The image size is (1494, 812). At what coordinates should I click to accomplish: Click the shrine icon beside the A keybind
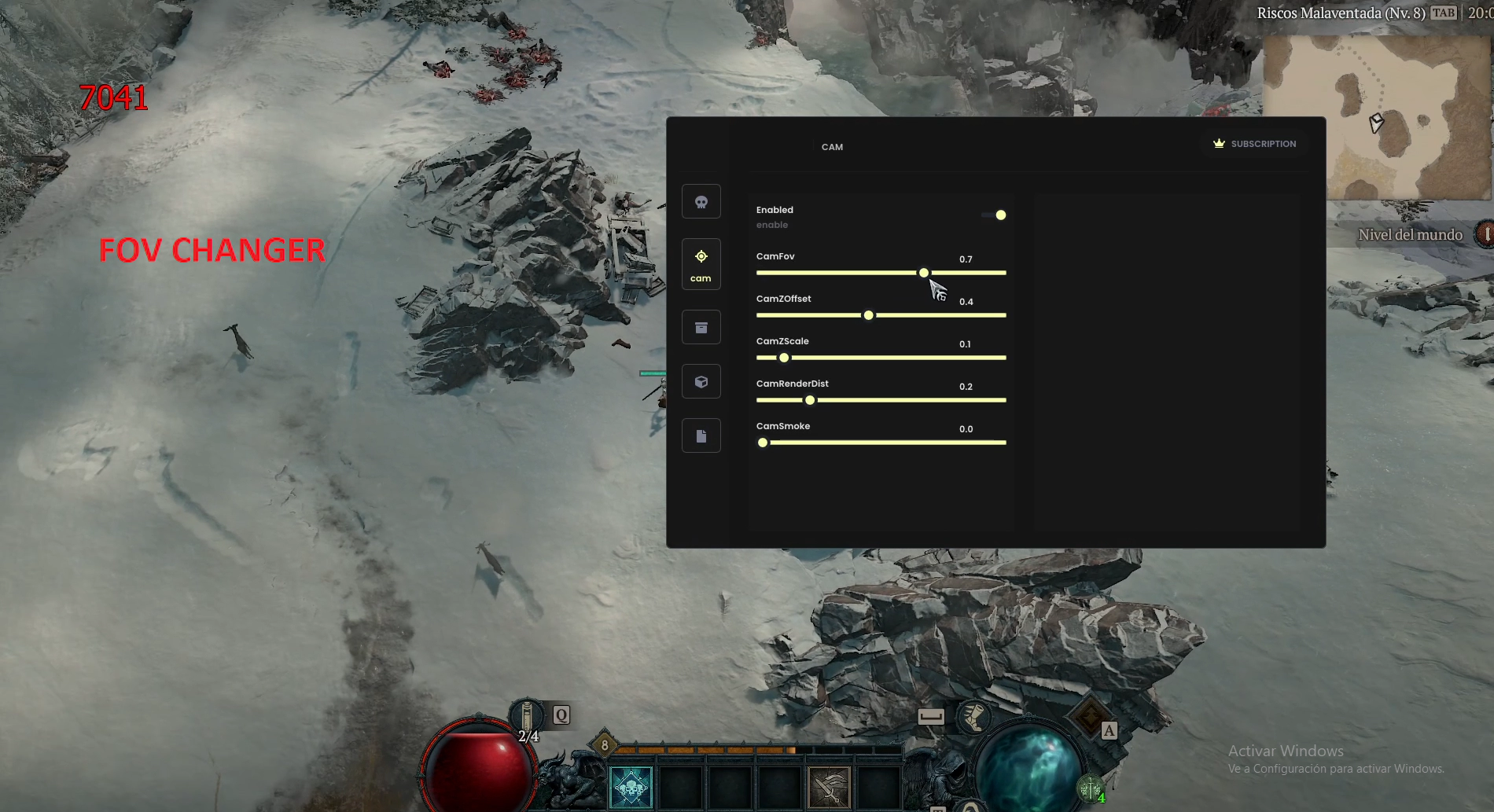point(1088,715)
